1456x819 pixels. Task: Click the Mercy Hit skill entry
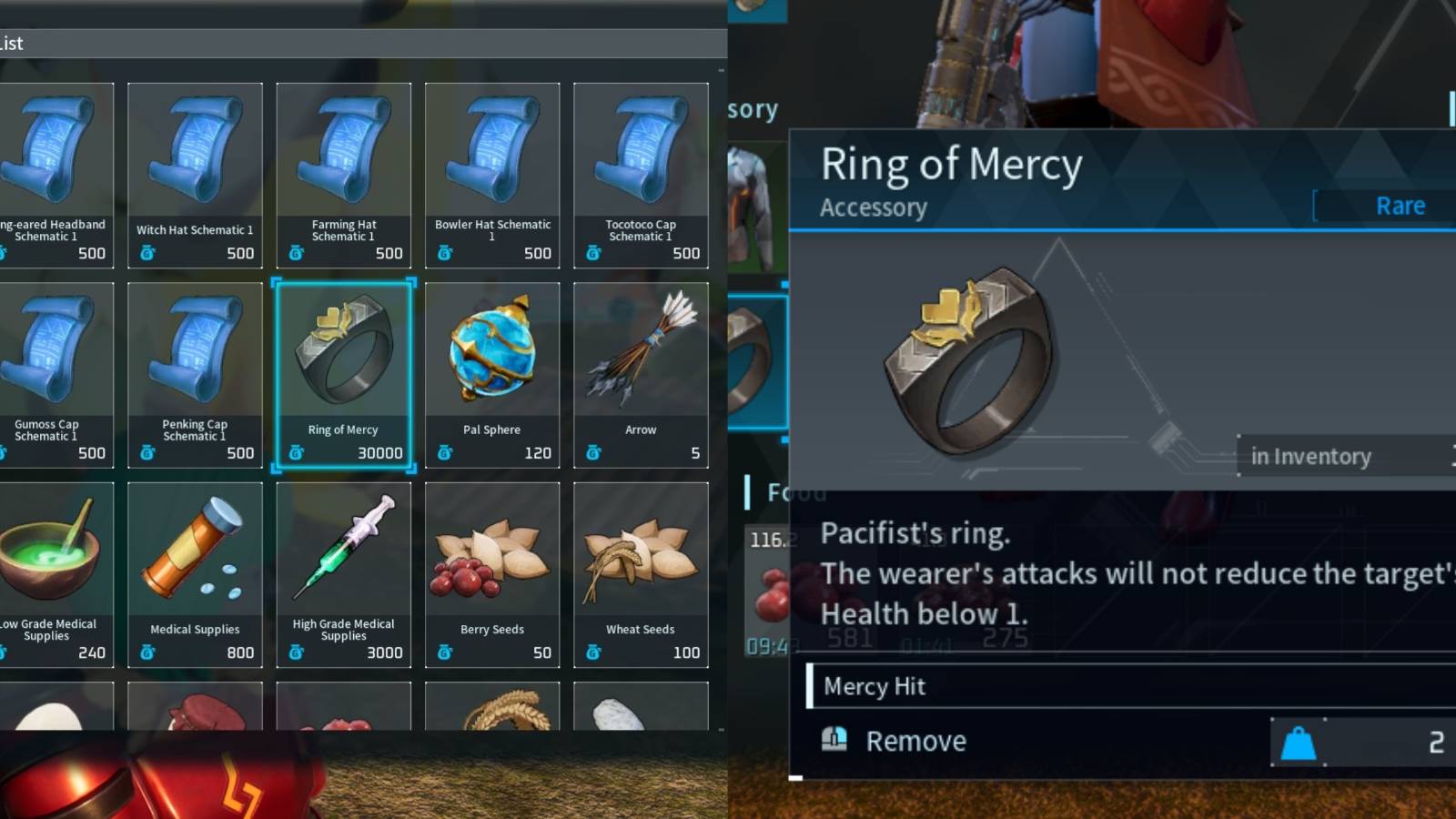point(875,686)
